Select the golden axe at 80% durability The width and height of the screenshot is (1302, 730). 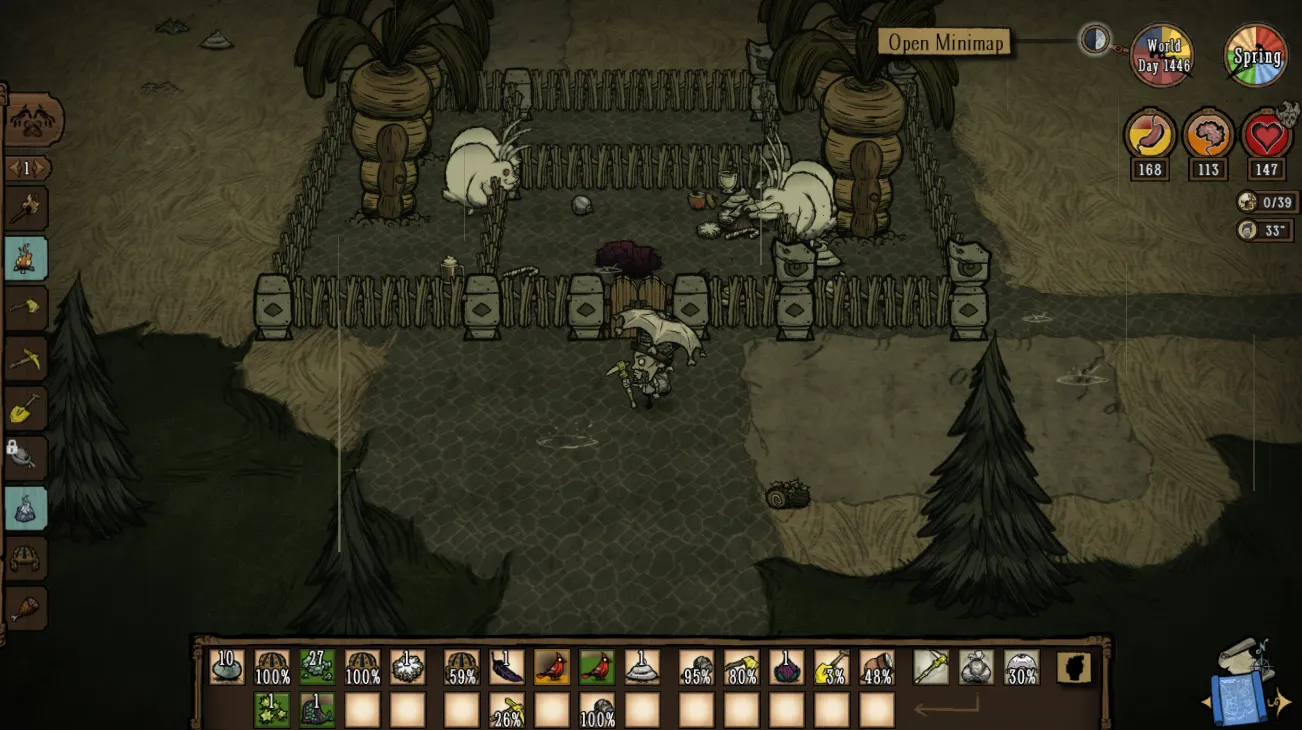pyautogui.click(x=741, y=667)
